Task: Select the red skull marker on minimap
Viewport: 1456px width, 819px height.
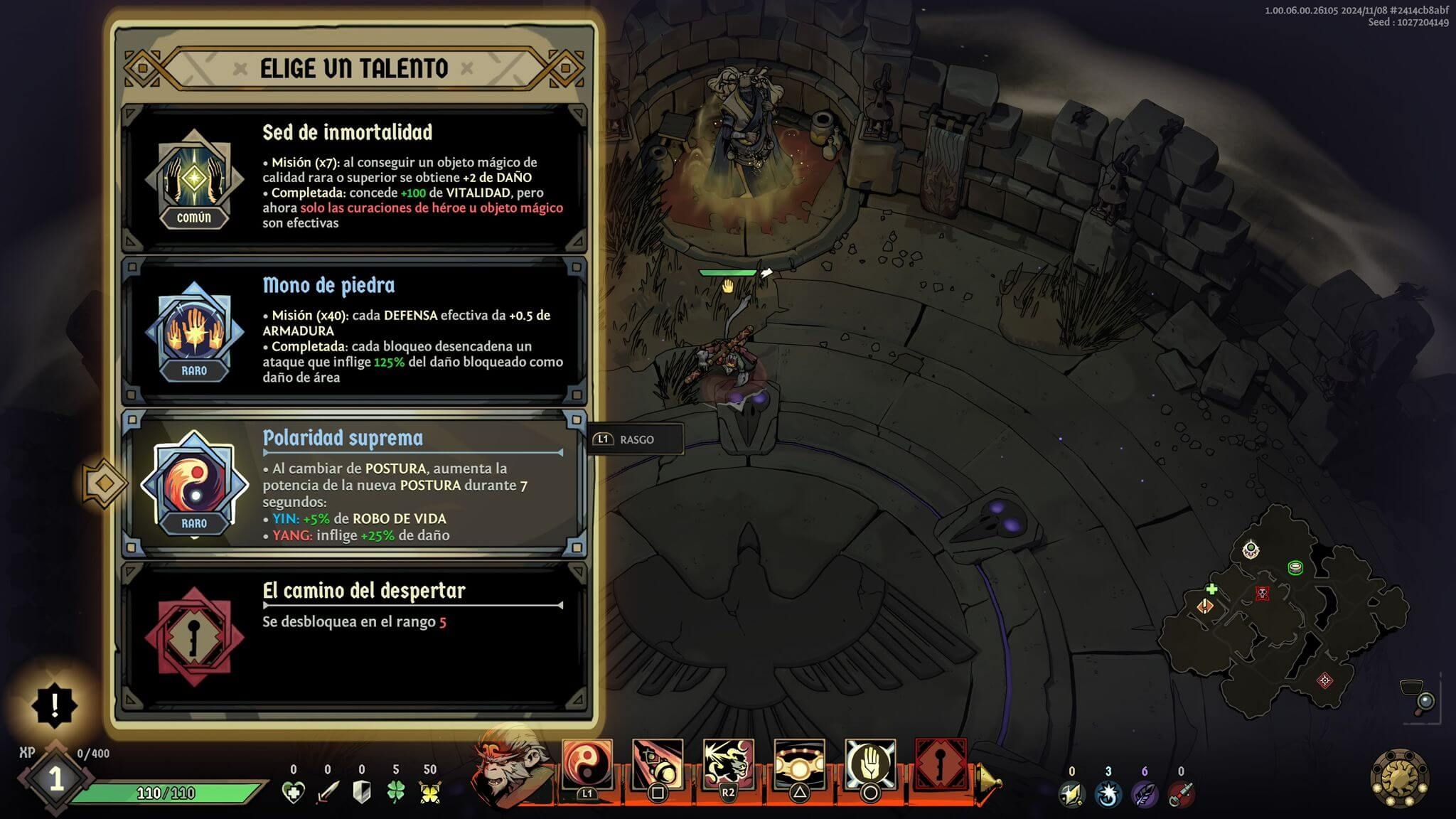Action: tap(1262, 593)
